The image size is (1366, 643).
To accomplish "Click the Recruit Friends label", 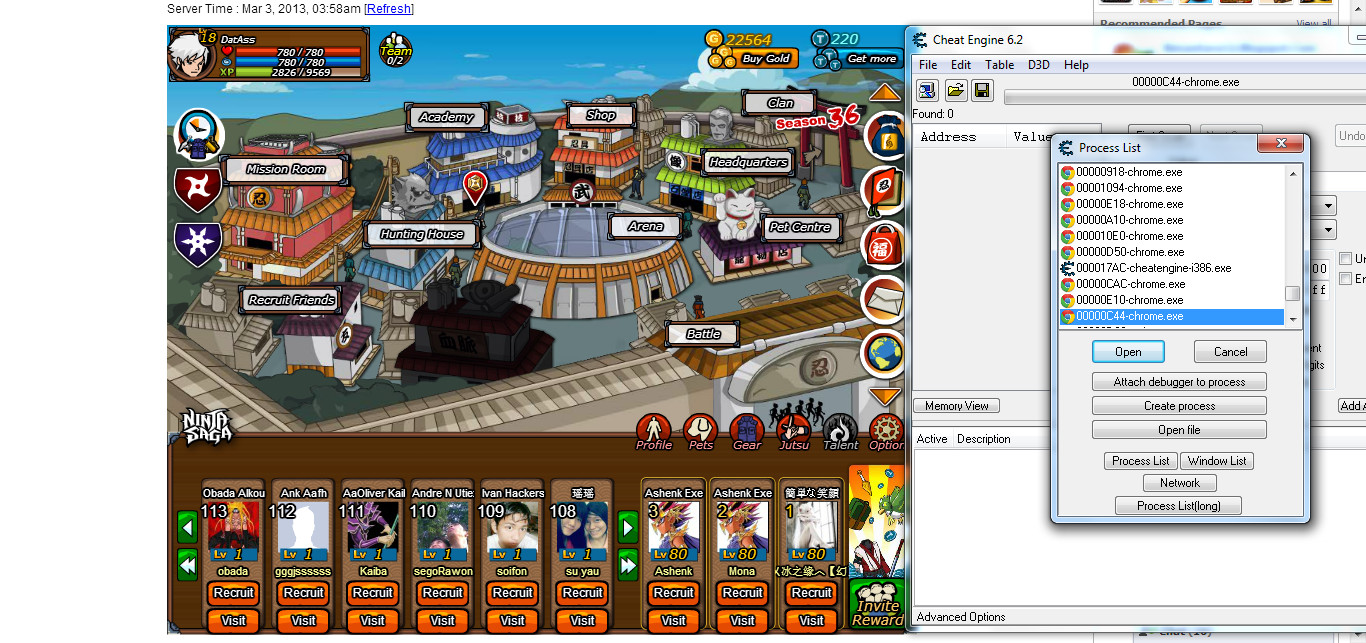I will click(x=292, y=300).
